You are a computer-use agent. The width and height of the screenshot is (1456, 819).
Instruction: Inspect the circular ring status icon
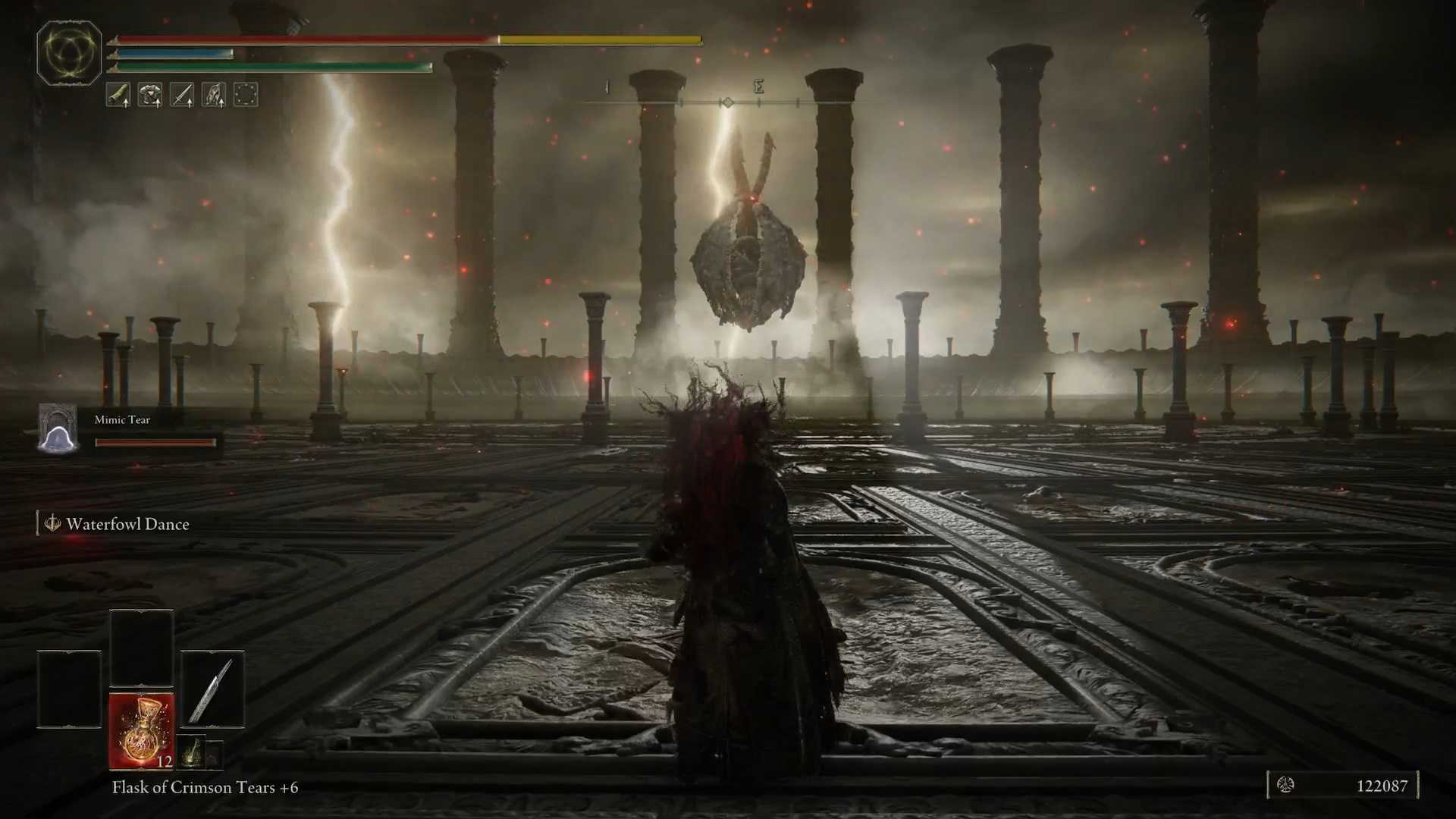click(246, 95)
